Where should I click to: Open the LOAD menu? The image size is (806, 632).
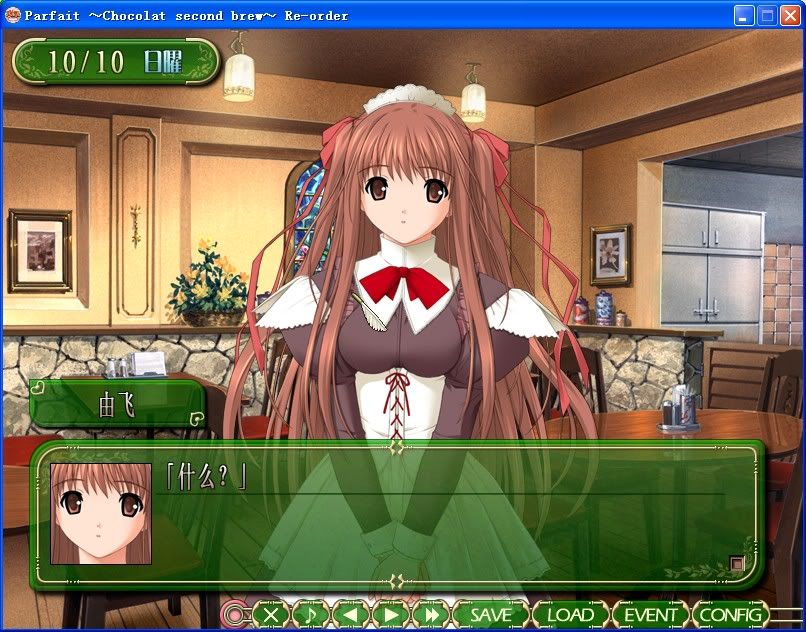tap(570, 615)
